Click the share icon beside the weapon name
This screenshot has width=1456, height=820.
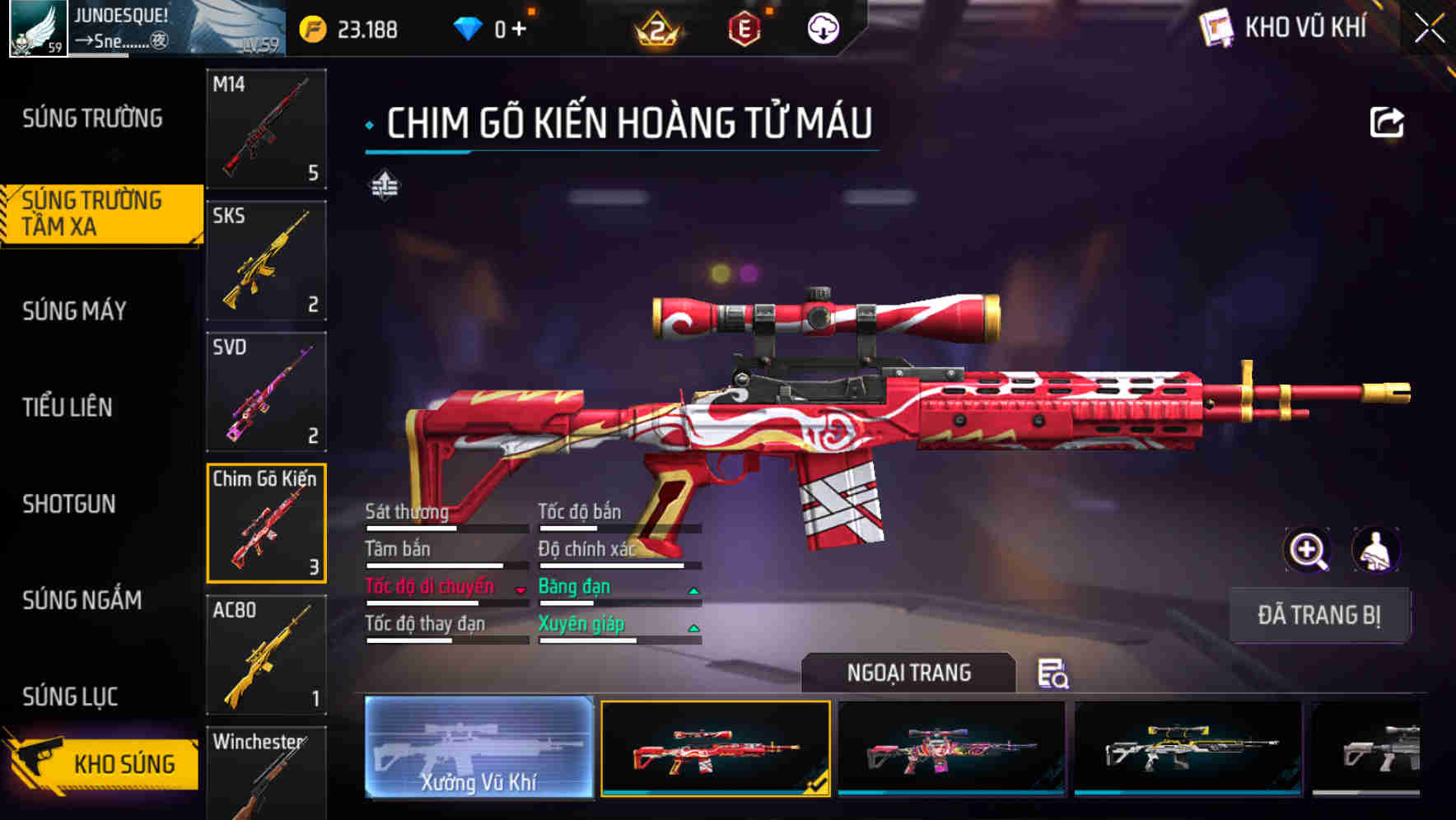coord(1388,121)
